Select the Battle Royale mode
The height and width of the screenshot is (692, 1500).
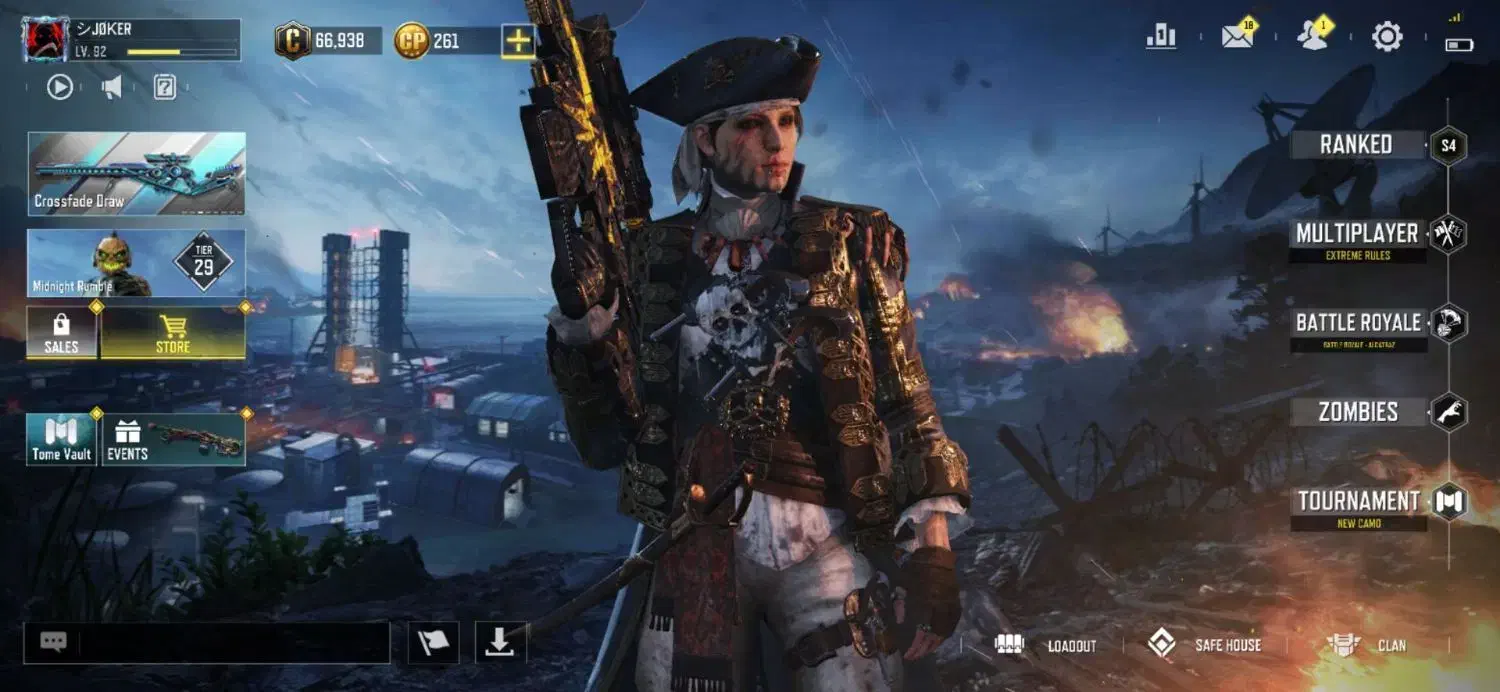[x=1357, y=323]
